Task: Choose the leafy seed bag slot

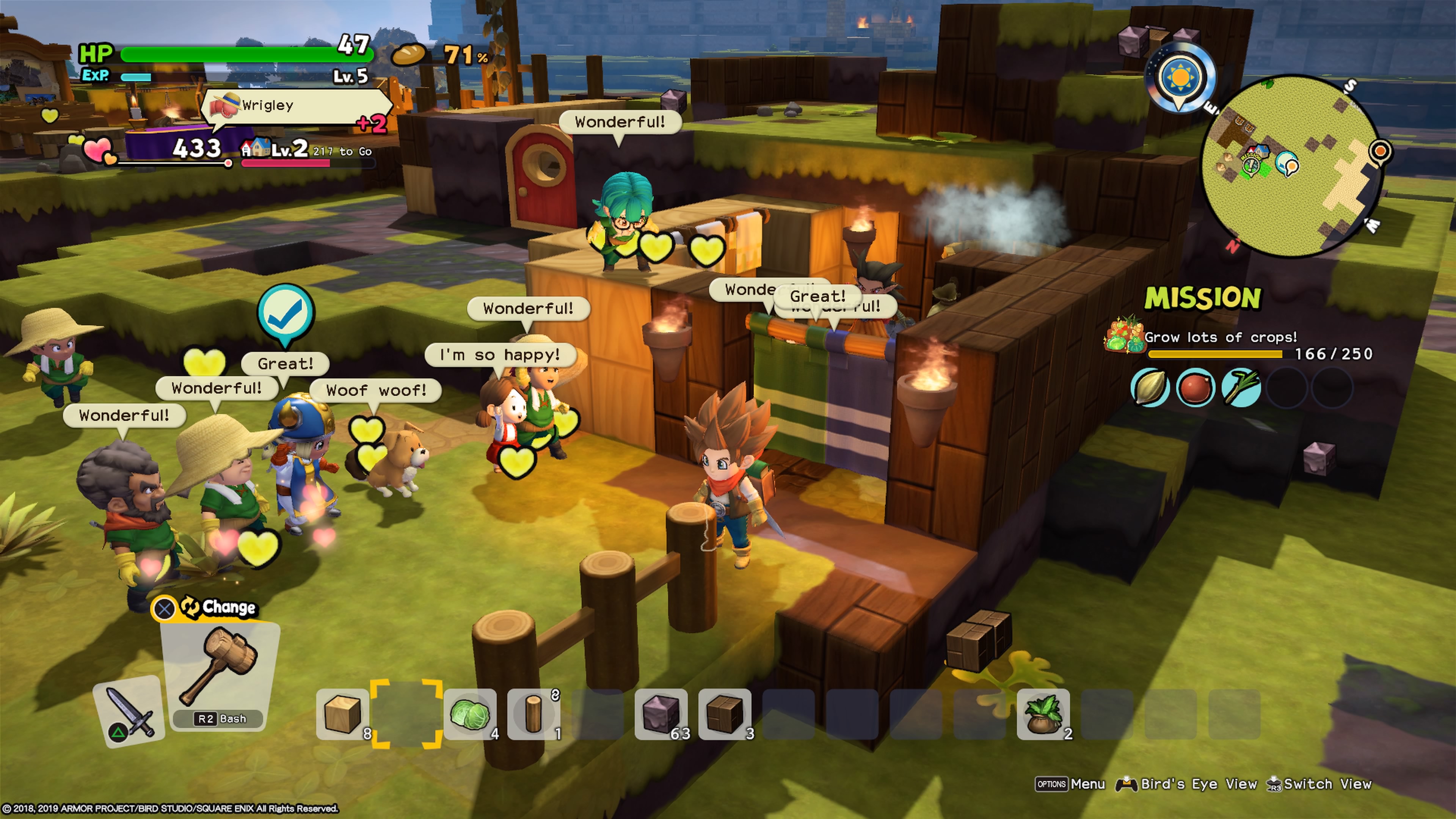Action: click(x=1043, y=714)
